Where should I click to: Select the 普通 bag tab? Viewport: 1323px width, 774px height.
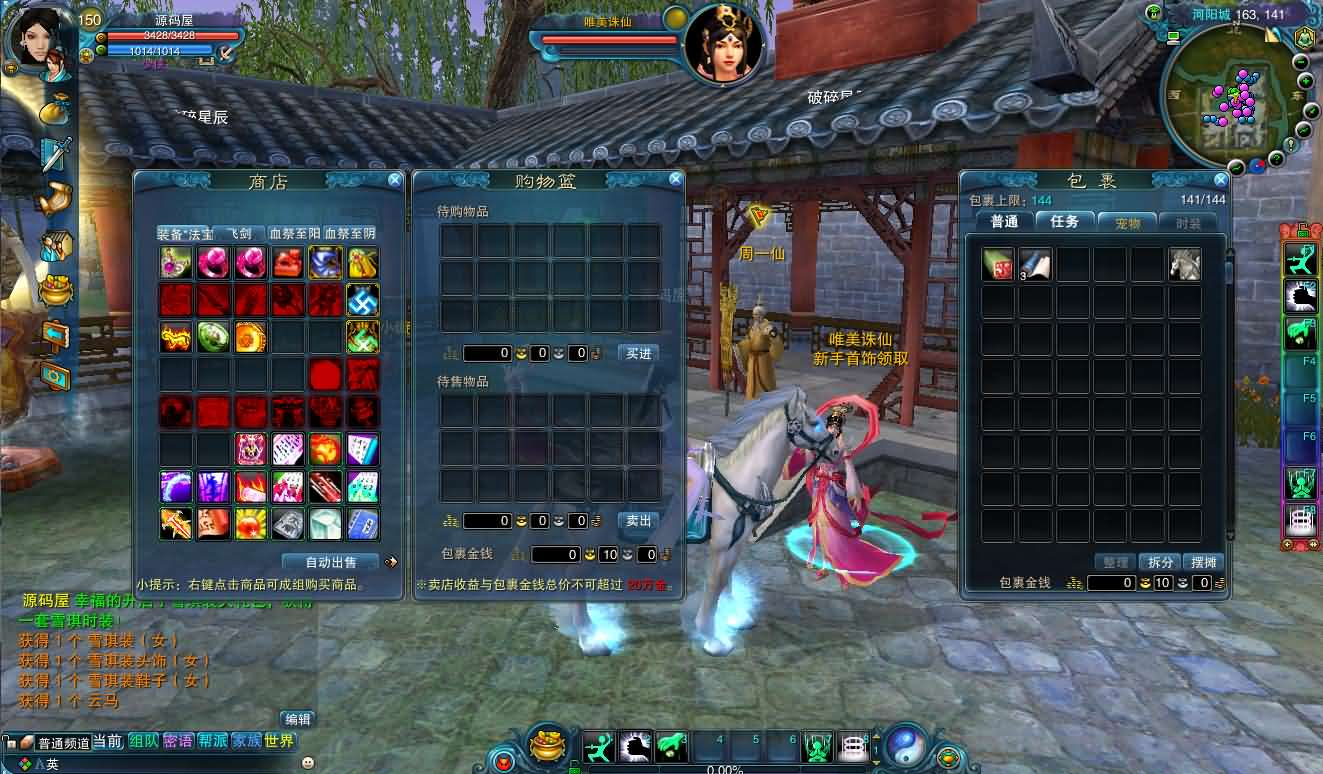(1005, 222)
